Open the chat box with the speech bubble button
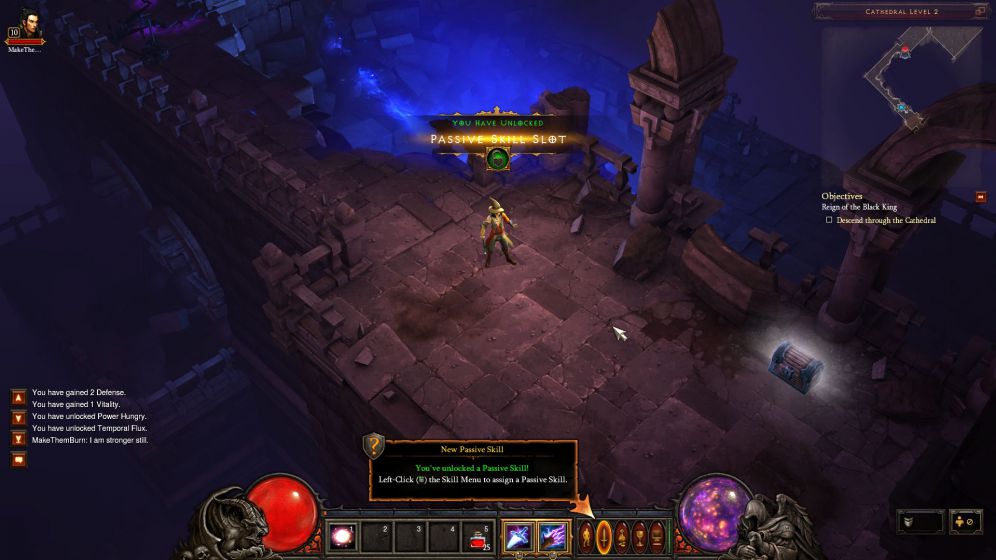Screen dimensions: 996x560 tap(19, 460)
